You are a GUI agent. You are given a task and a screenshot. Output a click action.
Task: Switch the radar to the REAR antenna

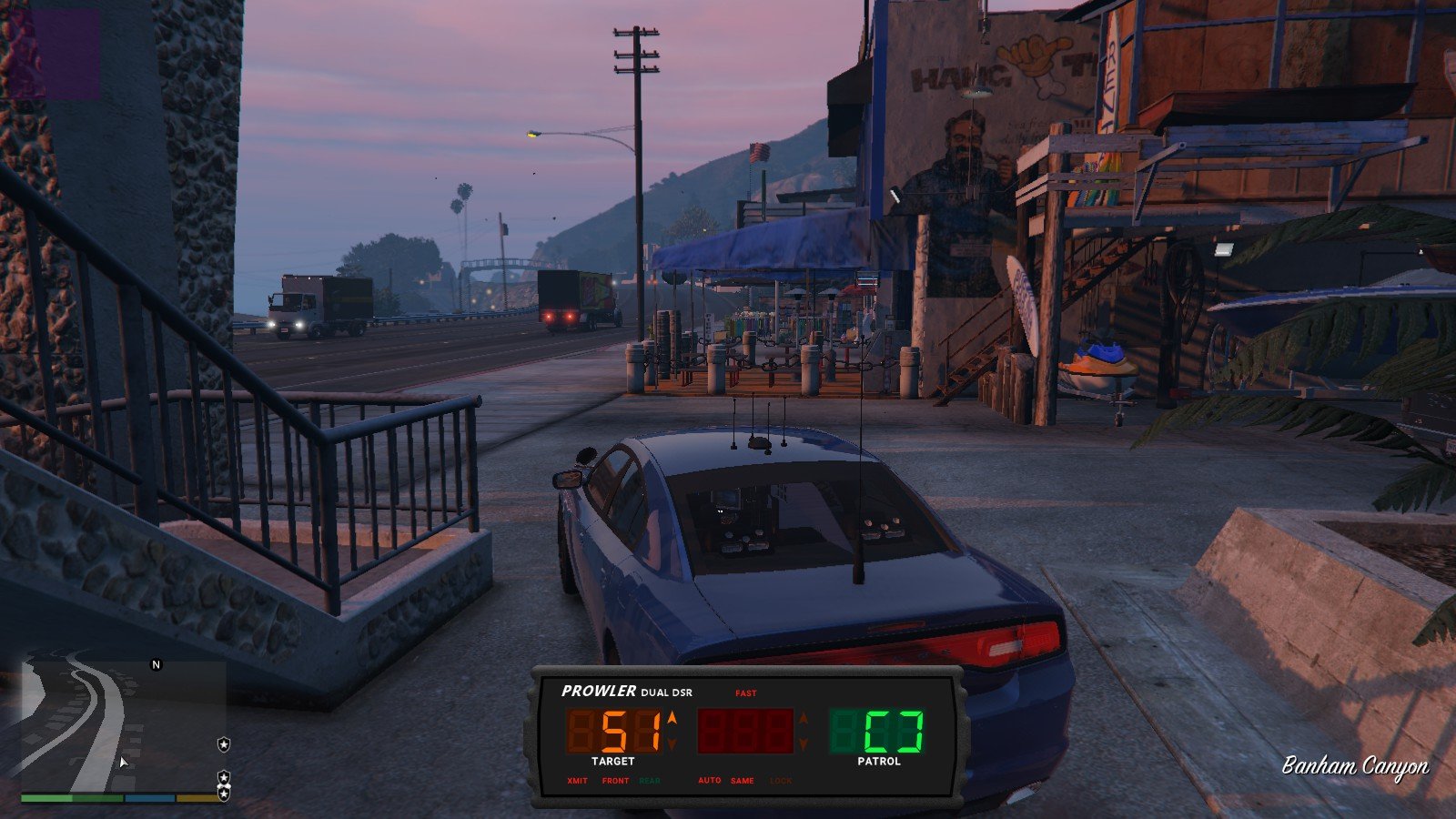coord(650,781)
